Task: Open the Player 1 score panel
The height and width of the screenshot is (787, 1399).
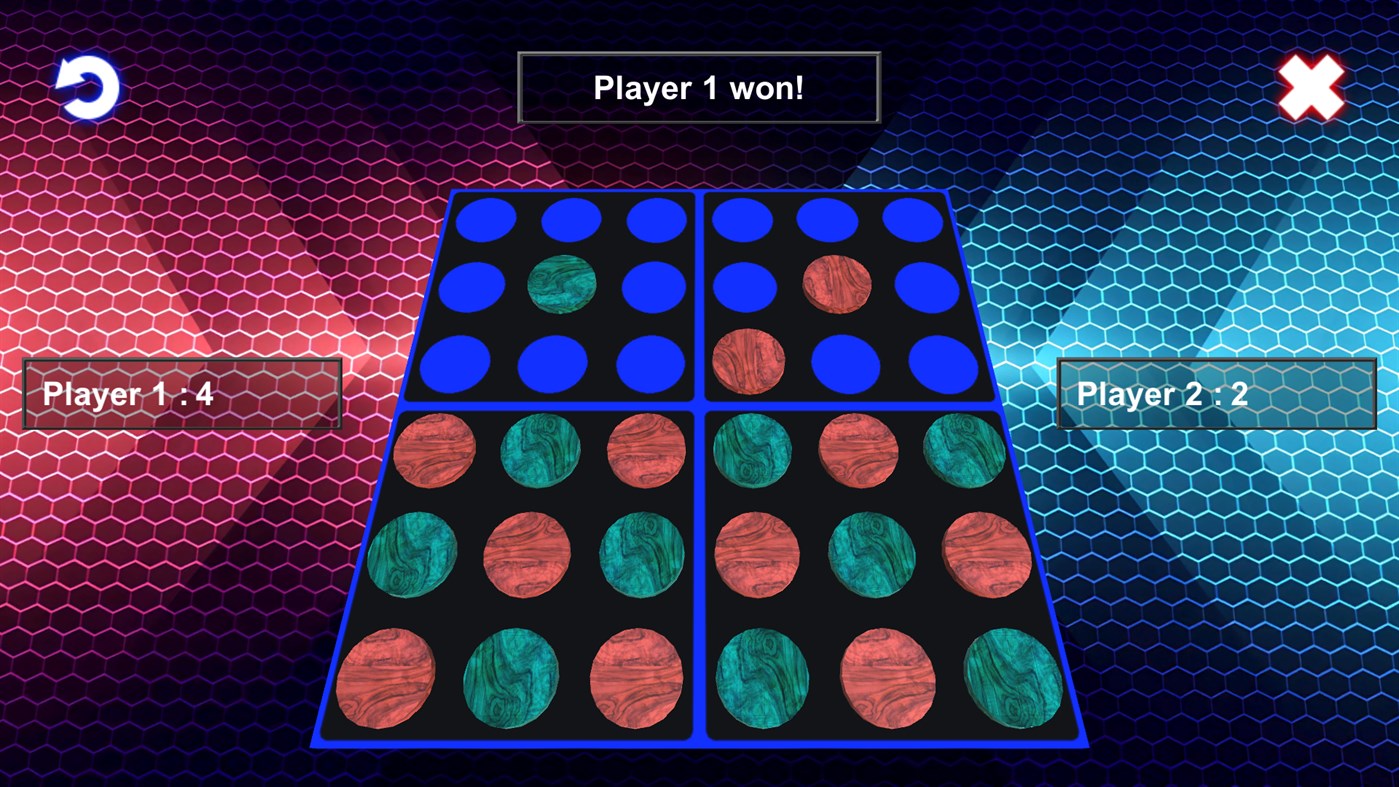Action: (x=181, y=393)
